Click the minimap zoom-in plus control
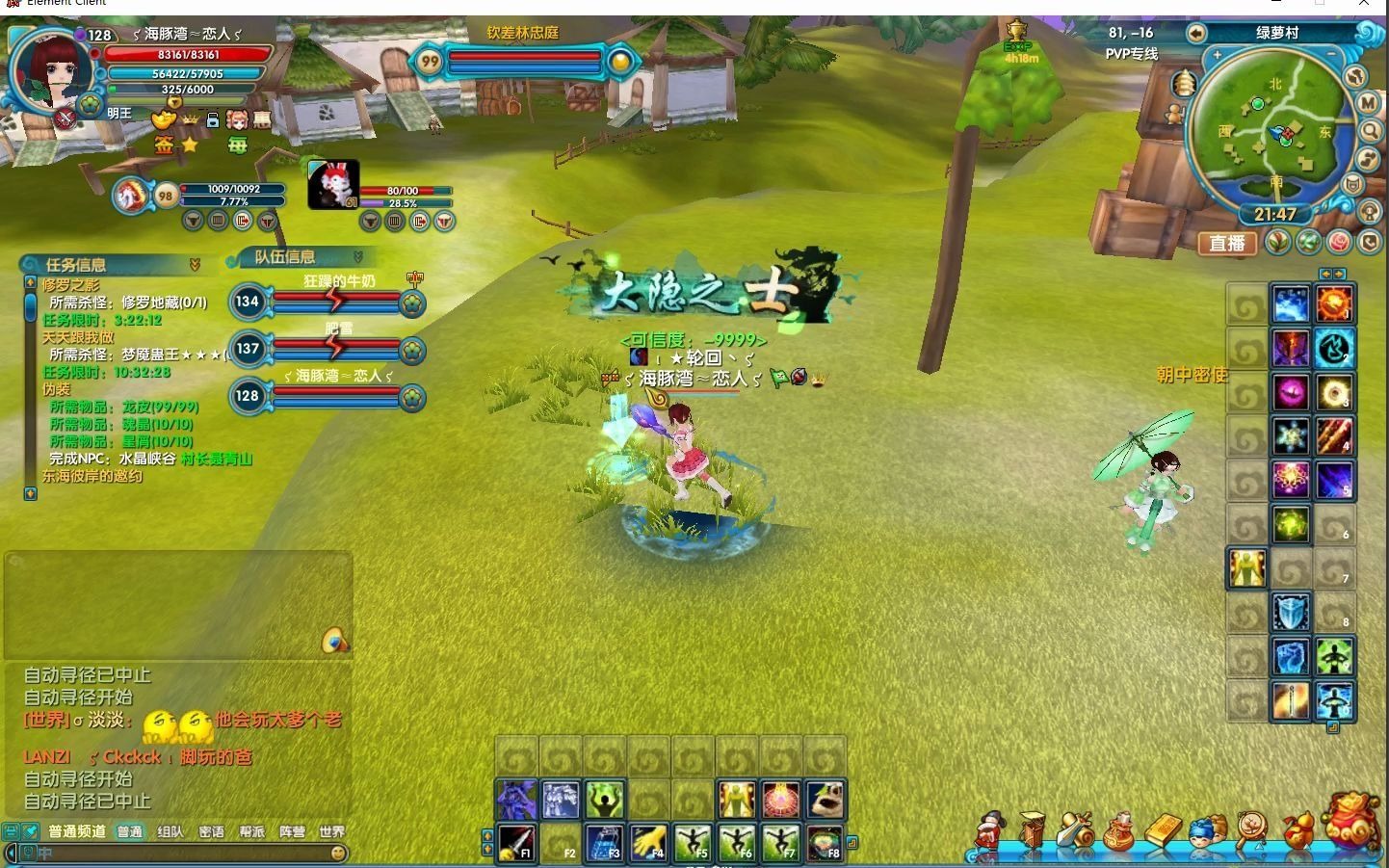The width and height of the screenshot is (1389, 868). [x=1216, y=54]
